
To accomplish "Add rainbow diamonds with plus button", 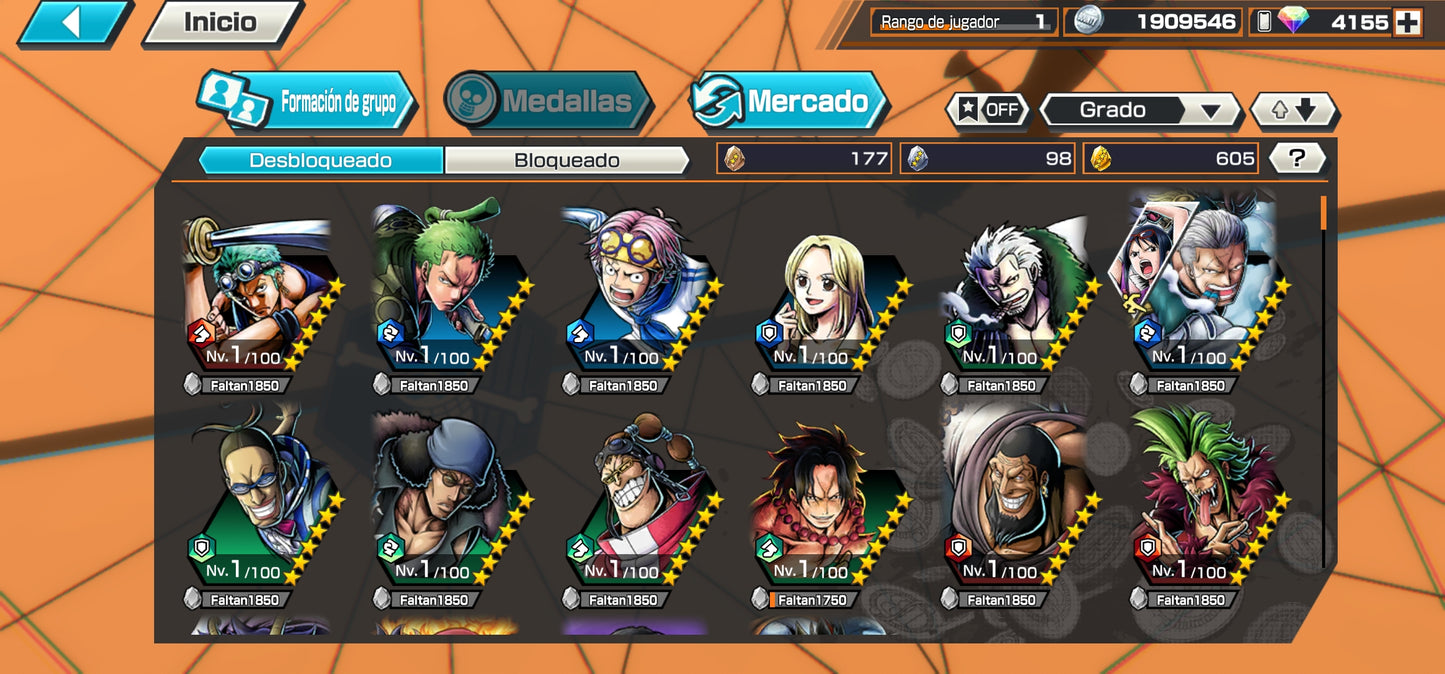I will coord(1407,22).
